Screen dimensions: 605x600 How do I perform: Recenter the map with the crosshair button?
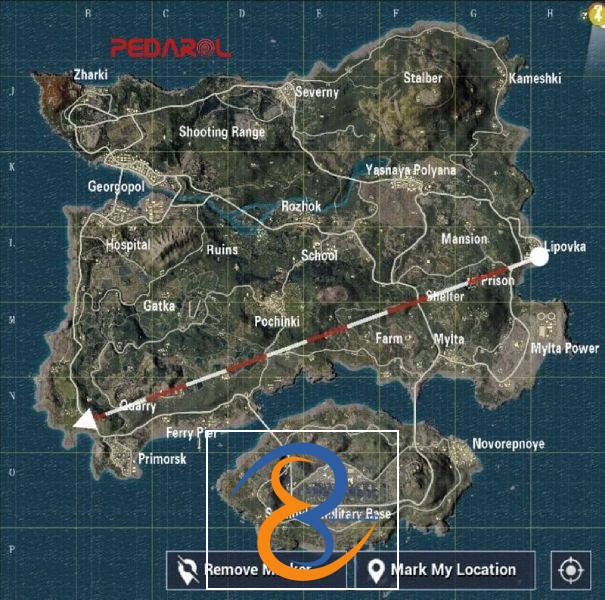571,570
